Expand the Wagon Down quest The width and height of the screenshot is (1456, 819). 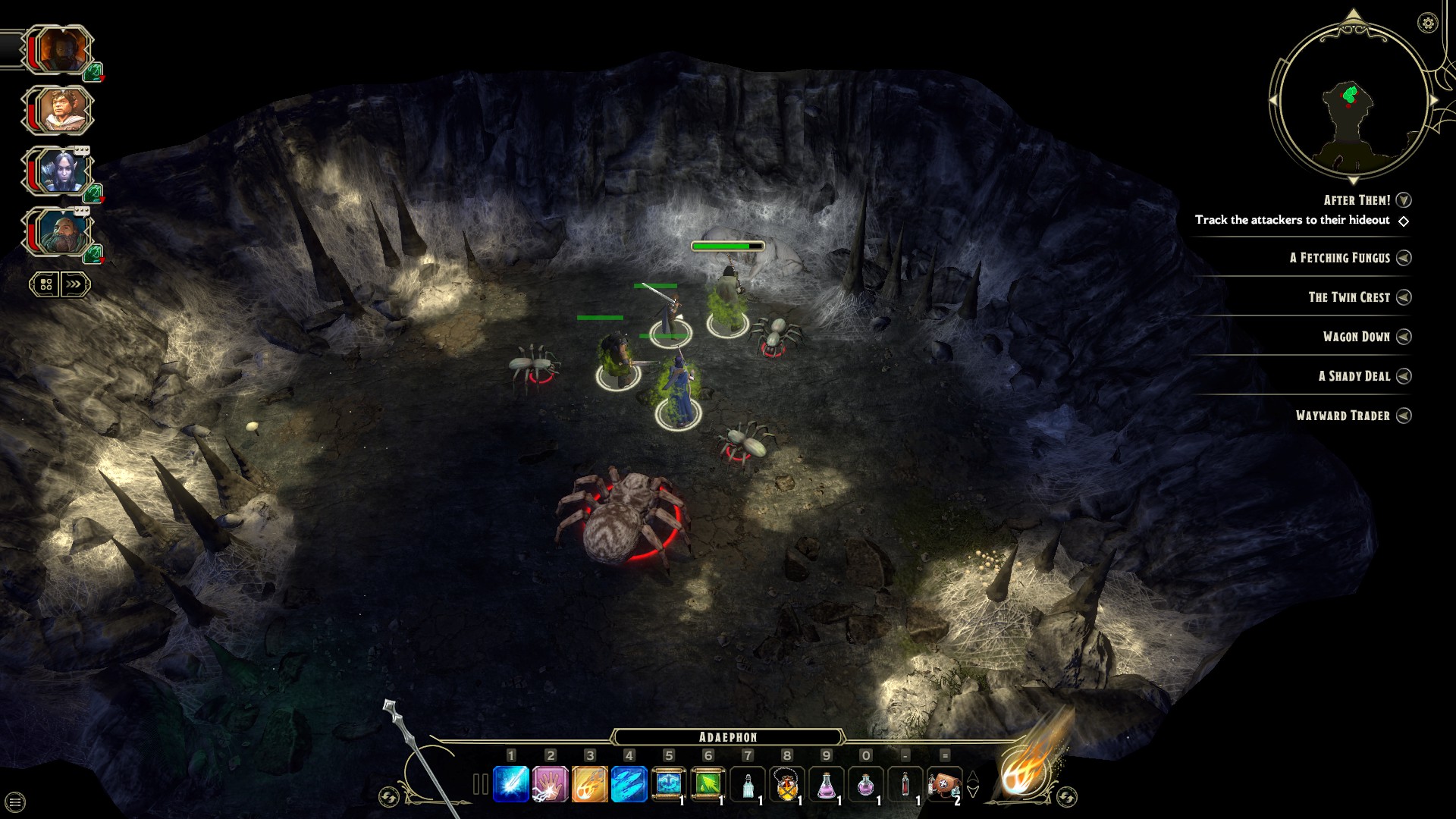(1404, 337)
